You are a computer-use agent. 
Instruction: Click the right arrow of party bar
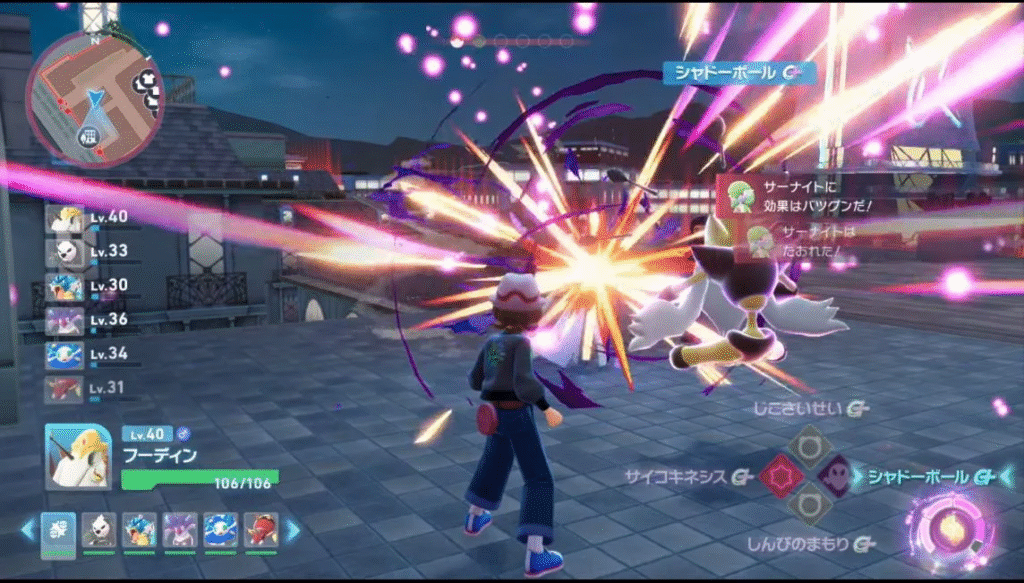293,530
